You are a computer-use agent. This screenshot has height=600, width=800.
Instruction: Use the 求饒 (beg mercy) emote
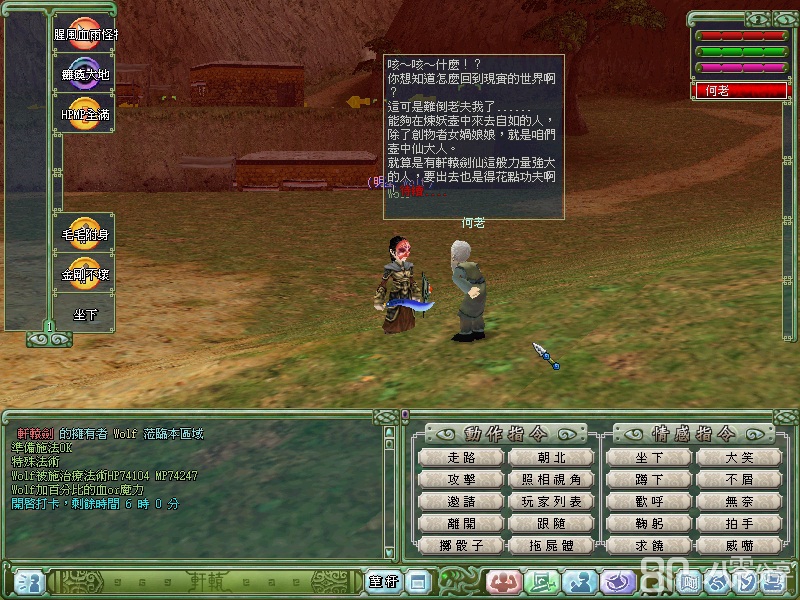point(650,545)
